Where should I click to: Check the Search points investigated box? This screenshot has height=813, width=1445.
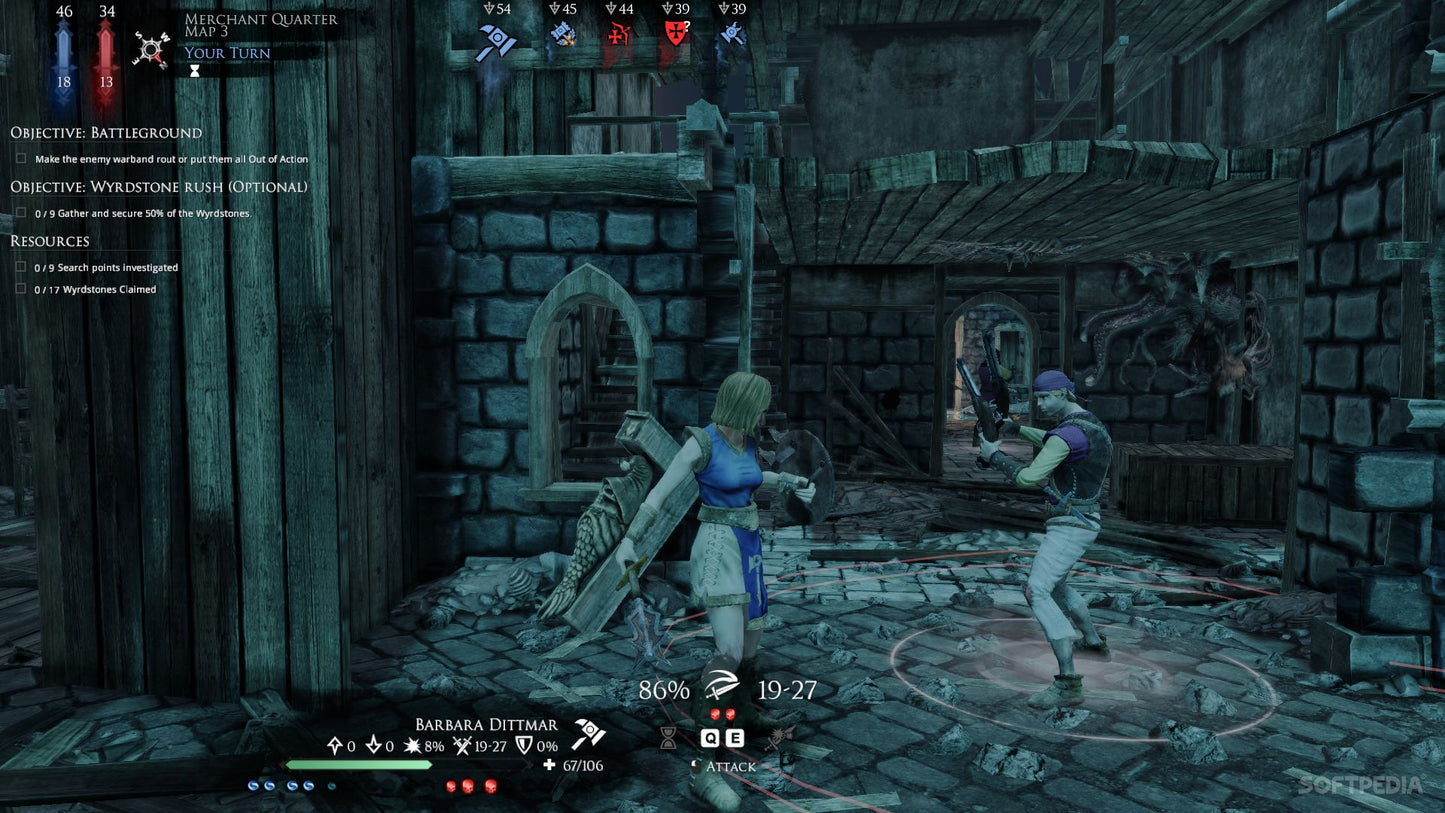pos(21,266)
